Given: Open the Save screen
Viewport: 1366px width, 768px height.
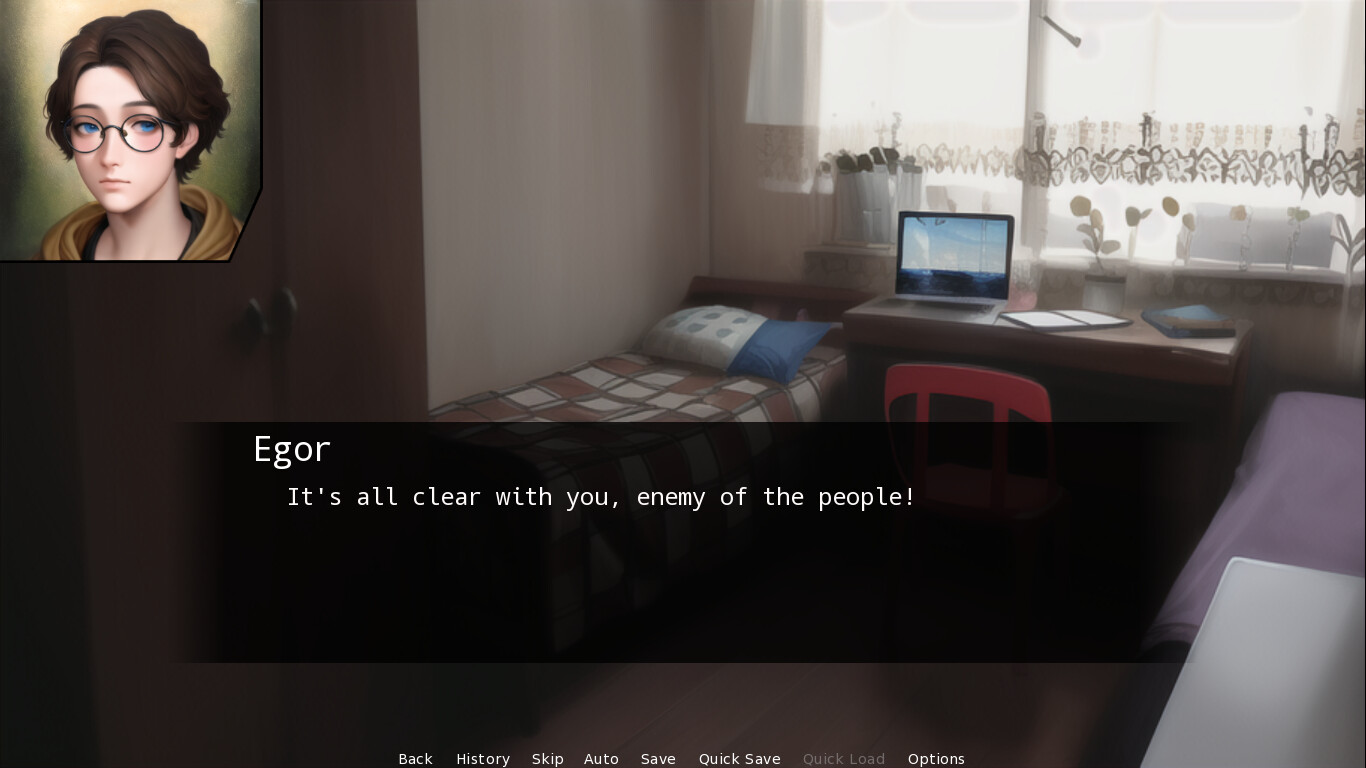Looking at the screenshot, I should click(658, 759).
